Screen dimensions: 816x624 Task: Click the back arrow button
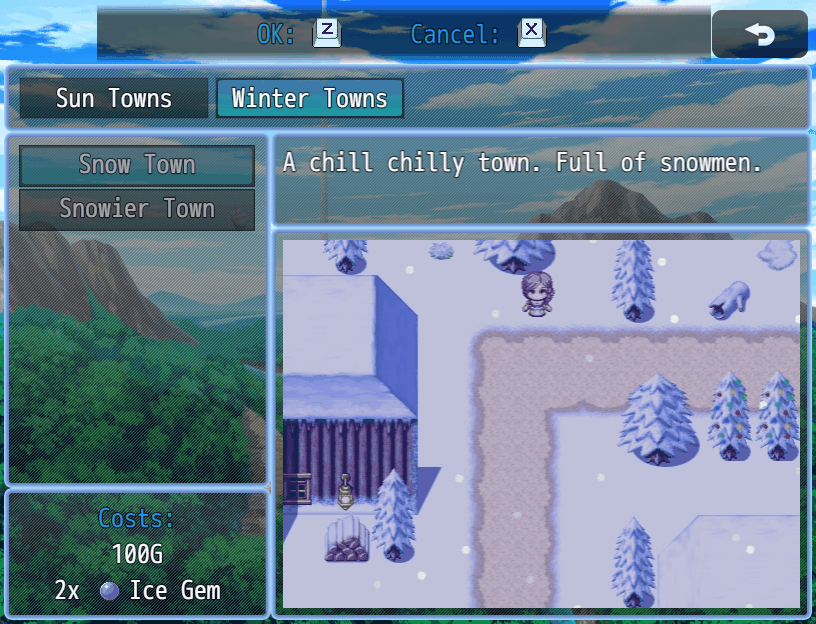click(759, 34)
